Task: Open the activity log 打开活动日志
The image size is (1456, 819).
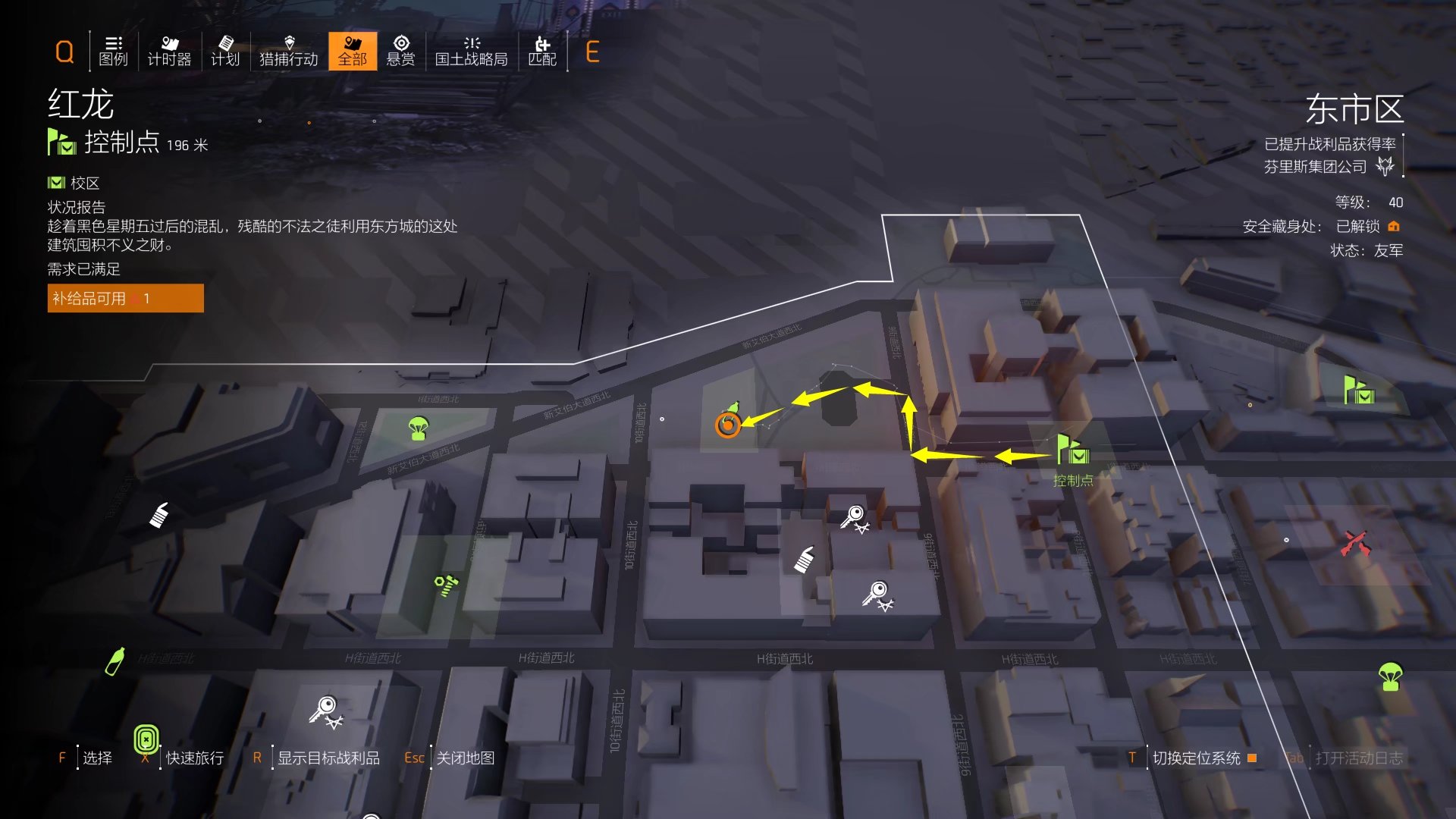Action: pos(1358,758)
